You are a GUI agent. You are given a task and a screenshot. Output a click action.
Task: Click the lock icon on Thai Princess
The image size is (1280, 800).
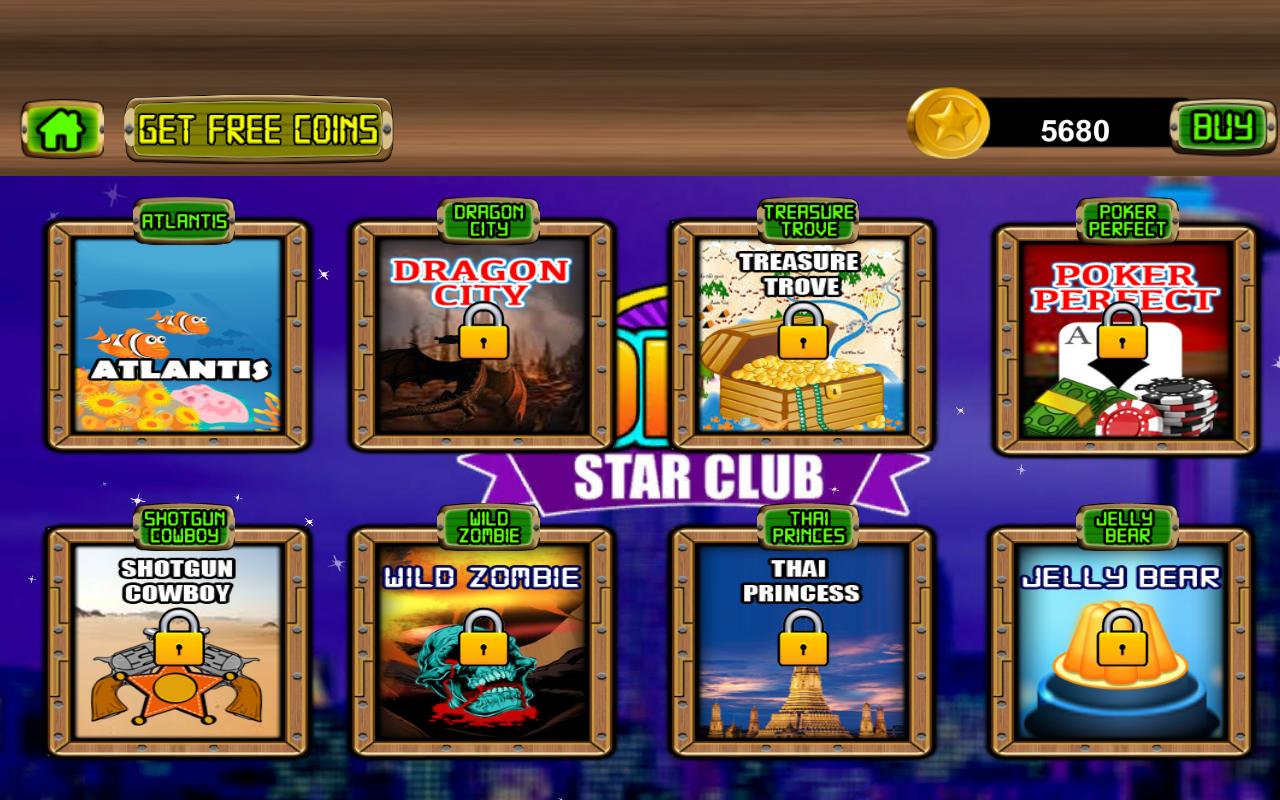802,645
